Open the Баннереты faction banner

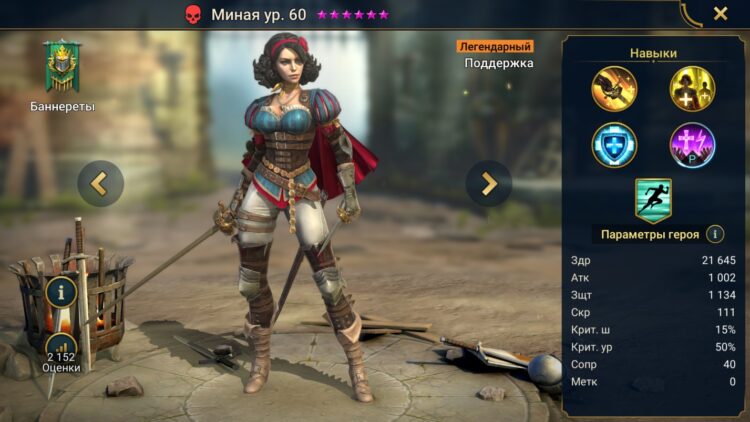click(x=62, y=68)
